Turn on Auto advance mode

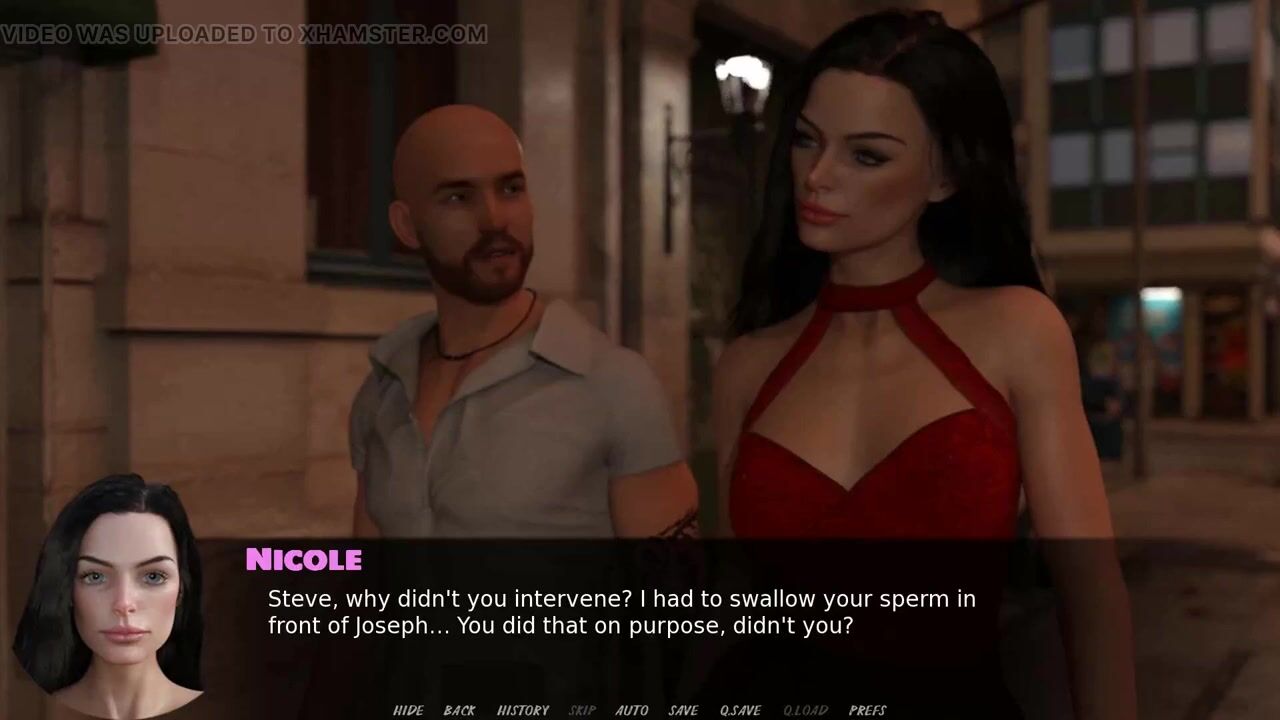[x=632, y=710]
